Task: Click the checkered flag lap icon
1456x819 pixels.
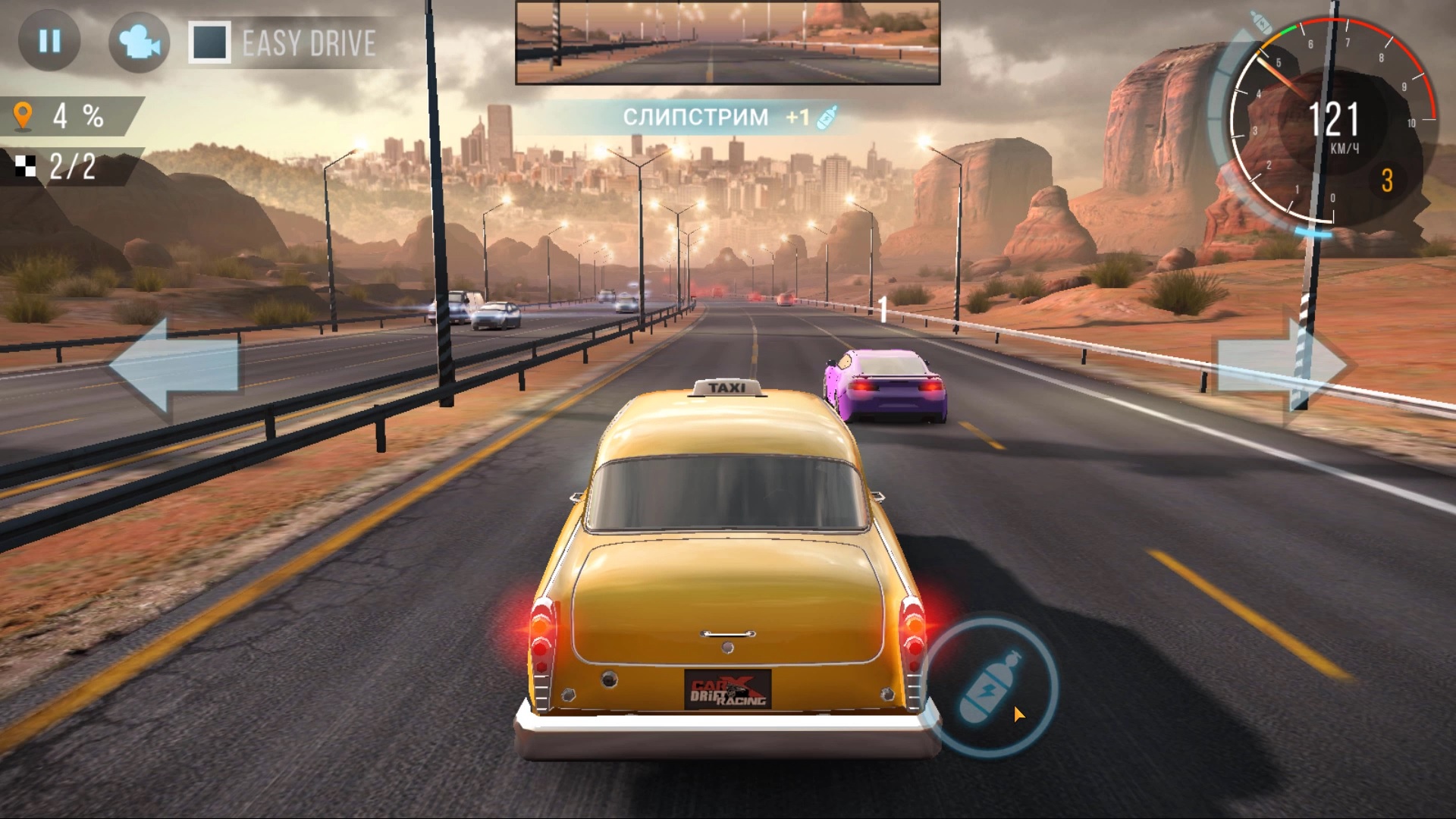Action: 27,166
